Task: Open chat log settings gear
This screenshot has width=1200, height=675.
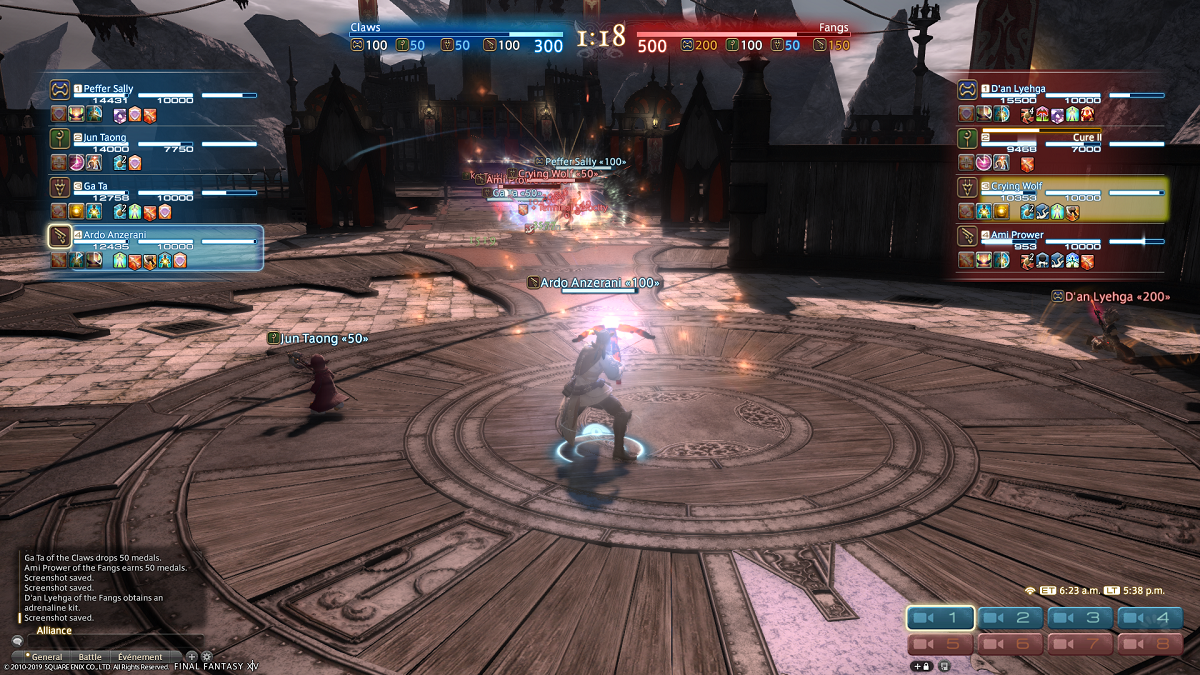Action: pyautogui.click(x=205, y=657)
